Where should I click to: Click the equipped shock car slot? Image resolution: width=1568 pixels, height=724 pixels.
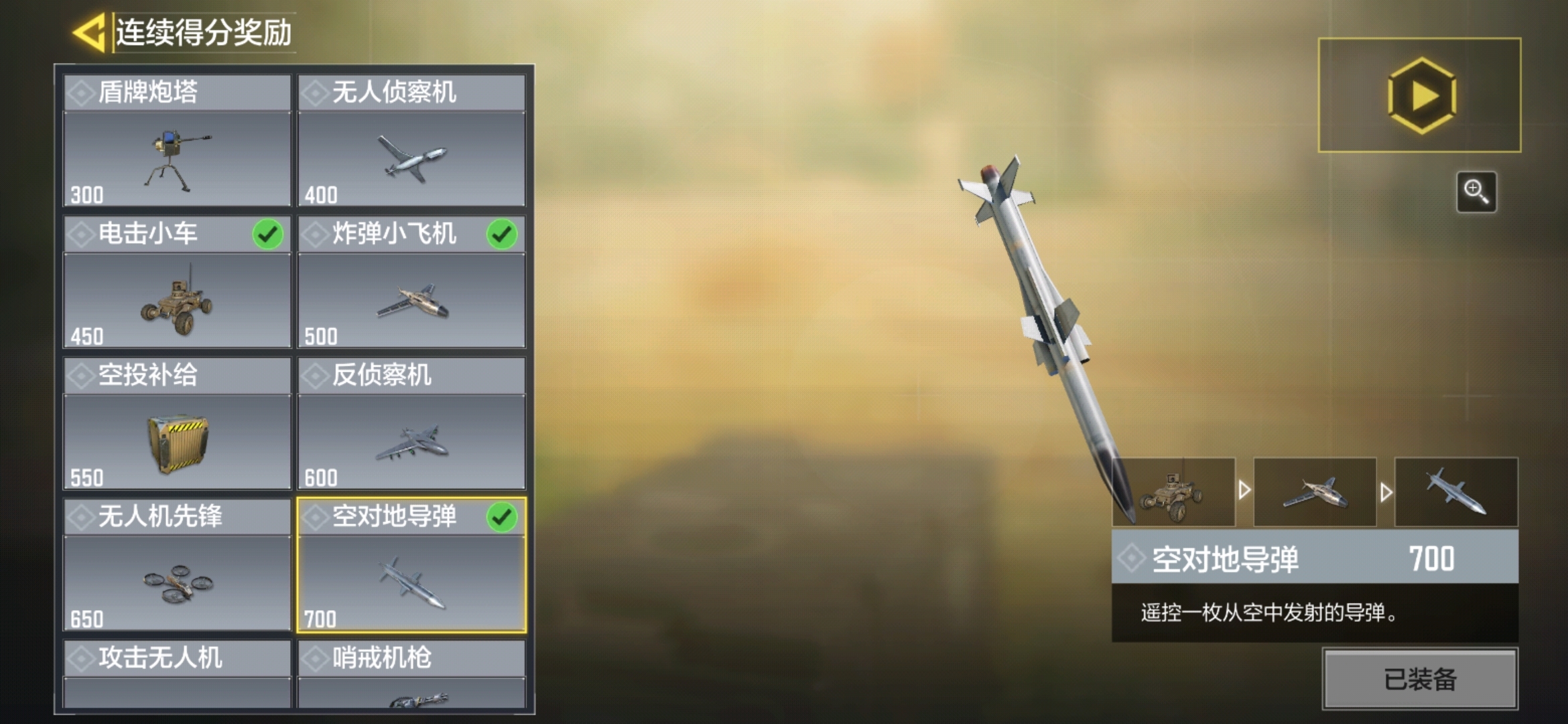tap(1174, 493)
